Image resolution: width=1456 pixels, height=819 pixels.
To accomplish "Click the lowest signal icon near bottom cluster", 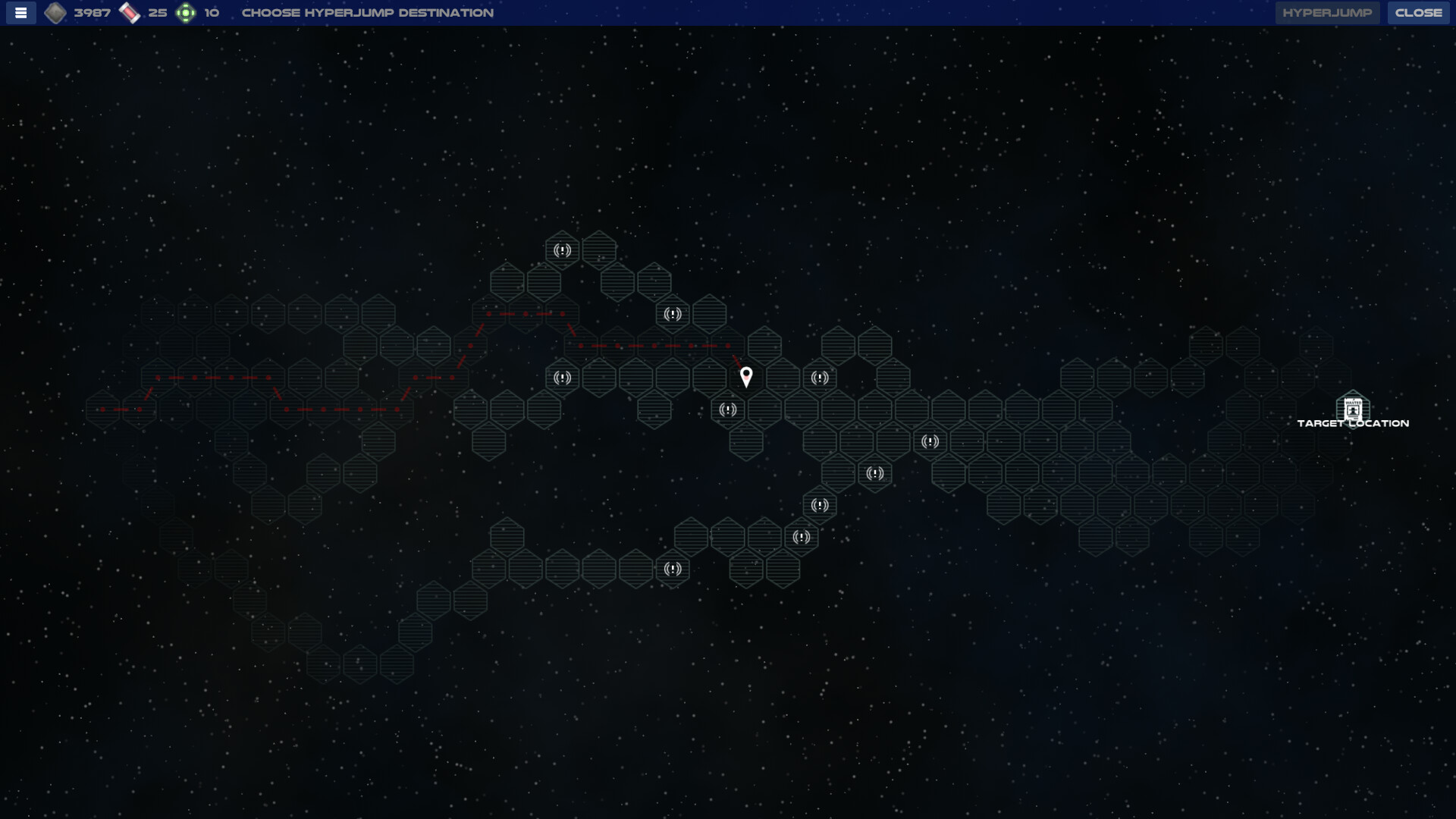I will click(x=802, y=537).
